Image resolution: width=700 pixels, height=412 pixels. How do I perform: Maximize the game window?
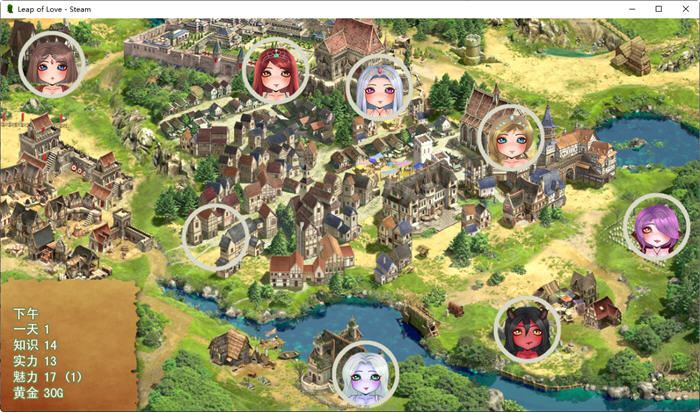coord(659,9)
